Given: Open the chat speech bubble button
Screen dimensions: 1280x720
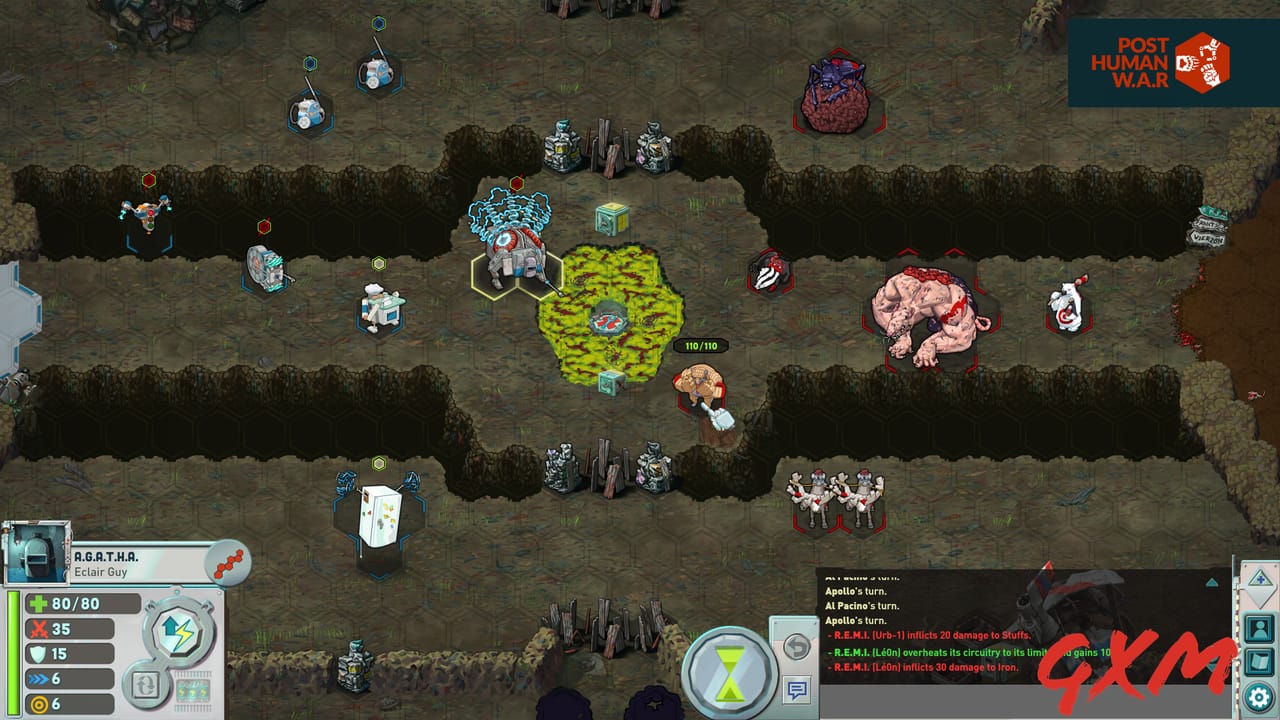Looking at the screenshot, I should (x=796, y=690).
